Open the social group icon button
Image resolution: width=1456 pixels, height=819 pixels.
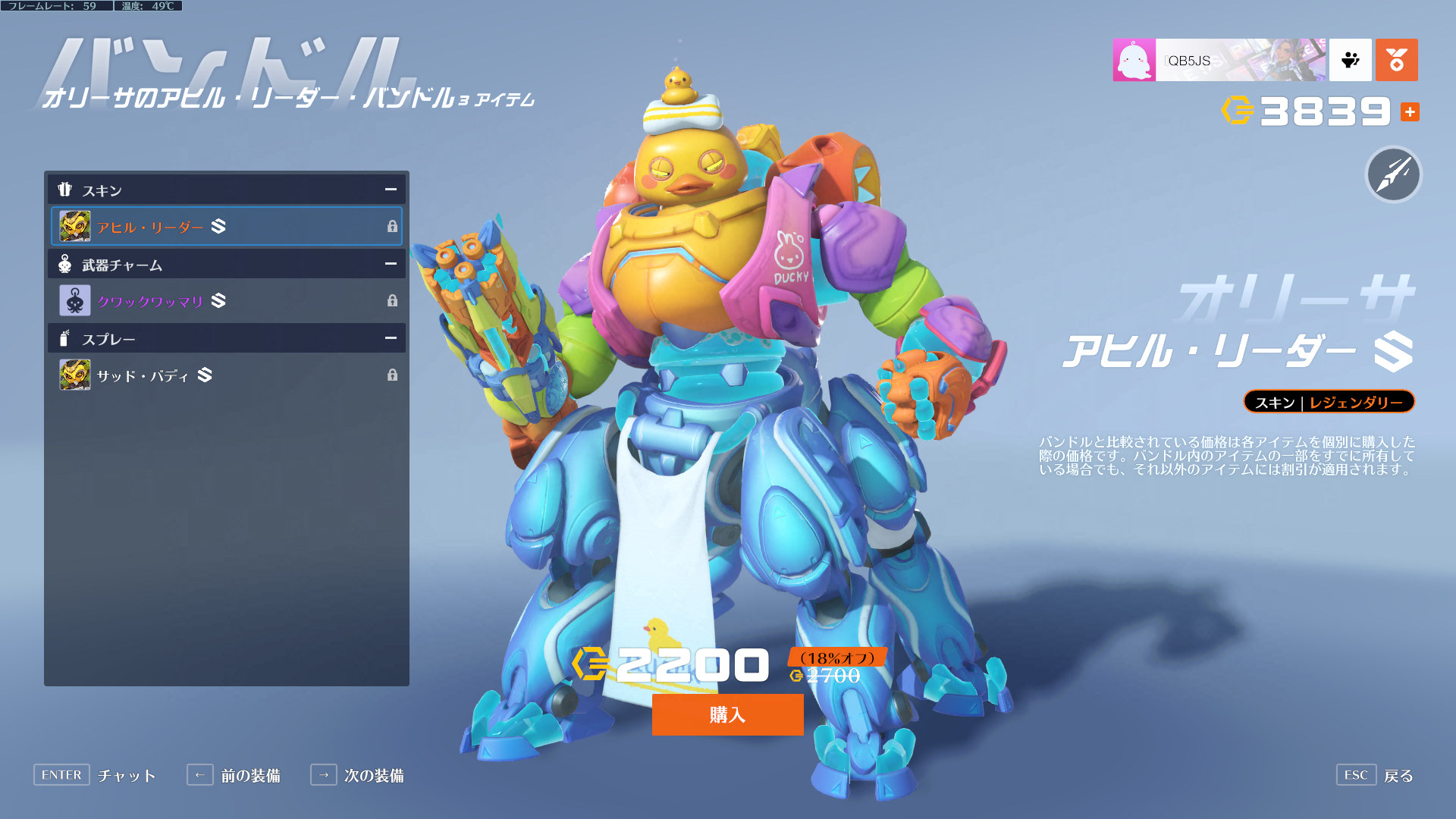(1350, 60)
